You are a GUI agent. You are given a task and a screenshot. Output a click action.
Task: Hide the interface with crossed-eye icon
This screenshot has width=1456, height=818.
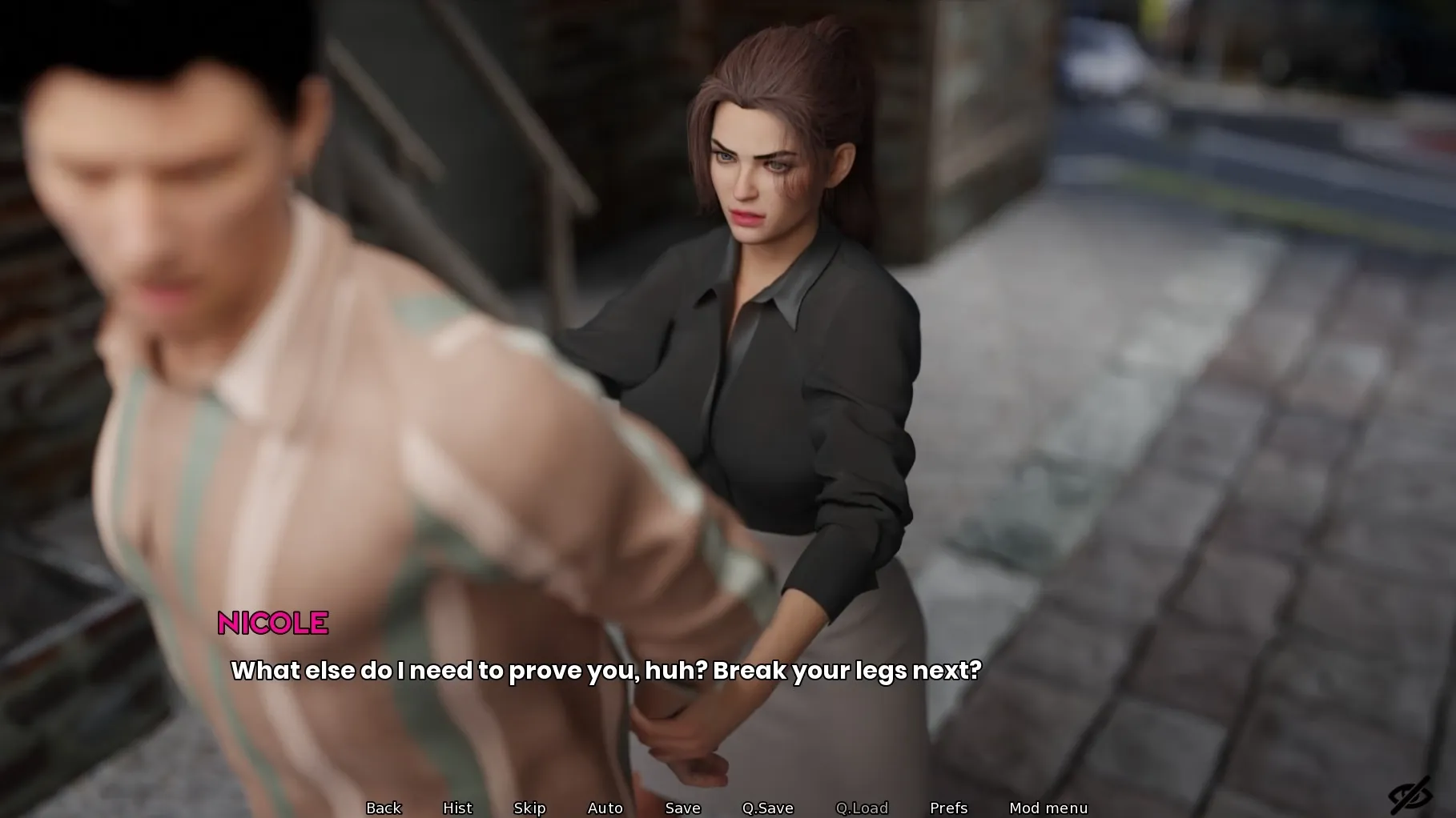(x=1410, y=796)
